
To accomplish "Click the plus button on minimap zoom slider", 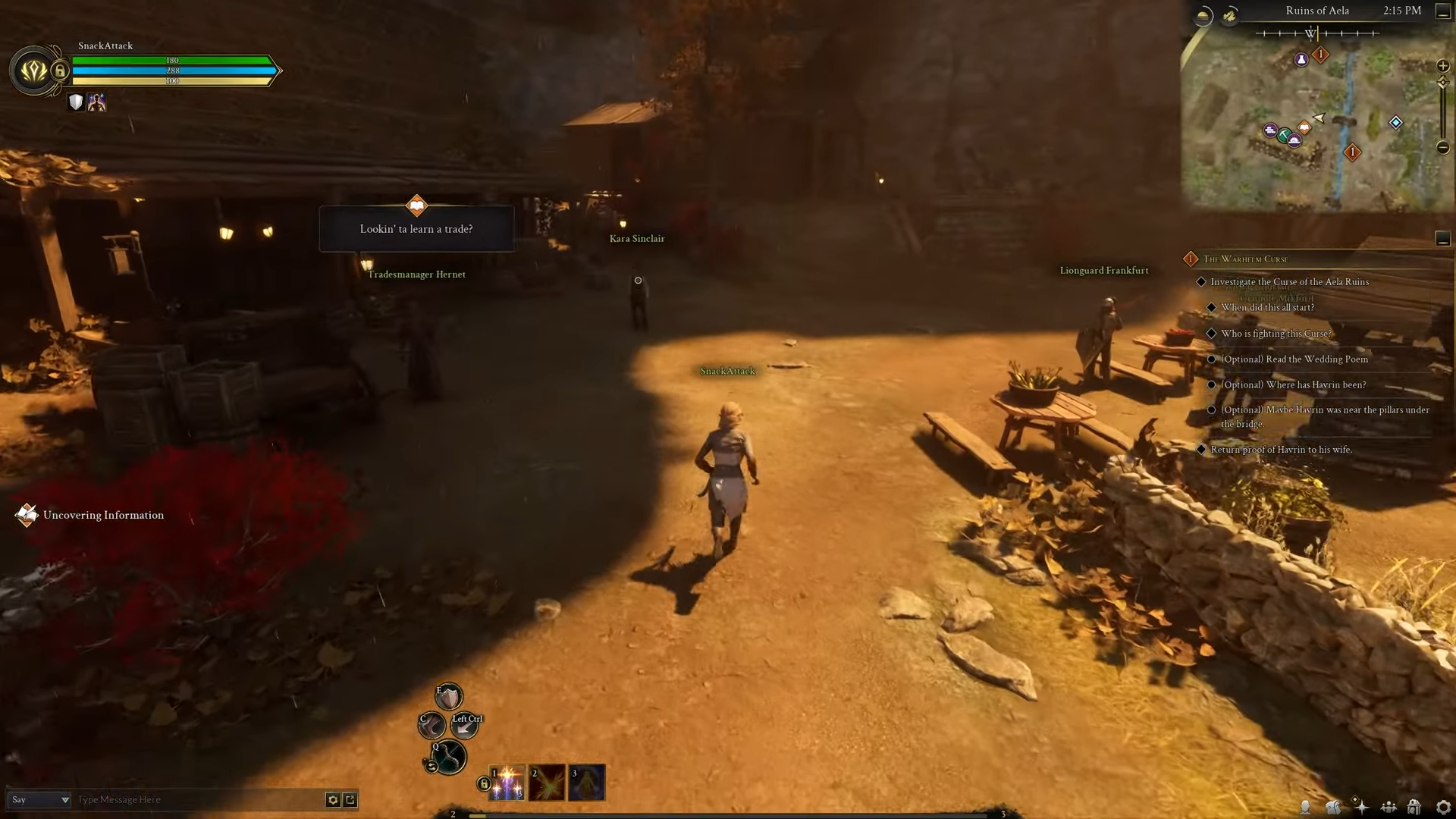I will (x=1442, y=65).
